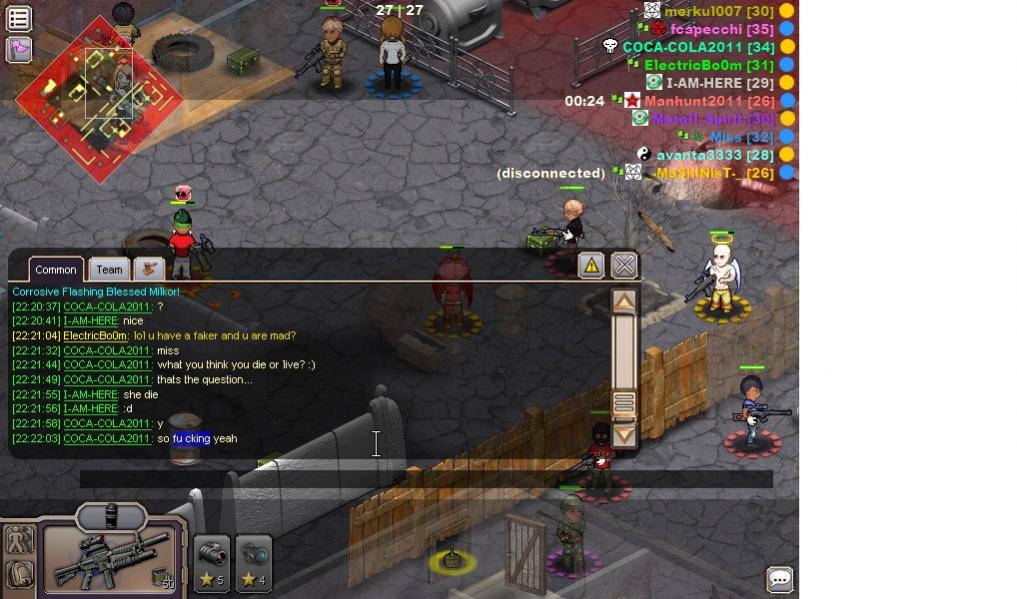Click the chat scroll up arrow
Image resolution: width=1017 pixels, height=599 pixels.
coord(624,301)
